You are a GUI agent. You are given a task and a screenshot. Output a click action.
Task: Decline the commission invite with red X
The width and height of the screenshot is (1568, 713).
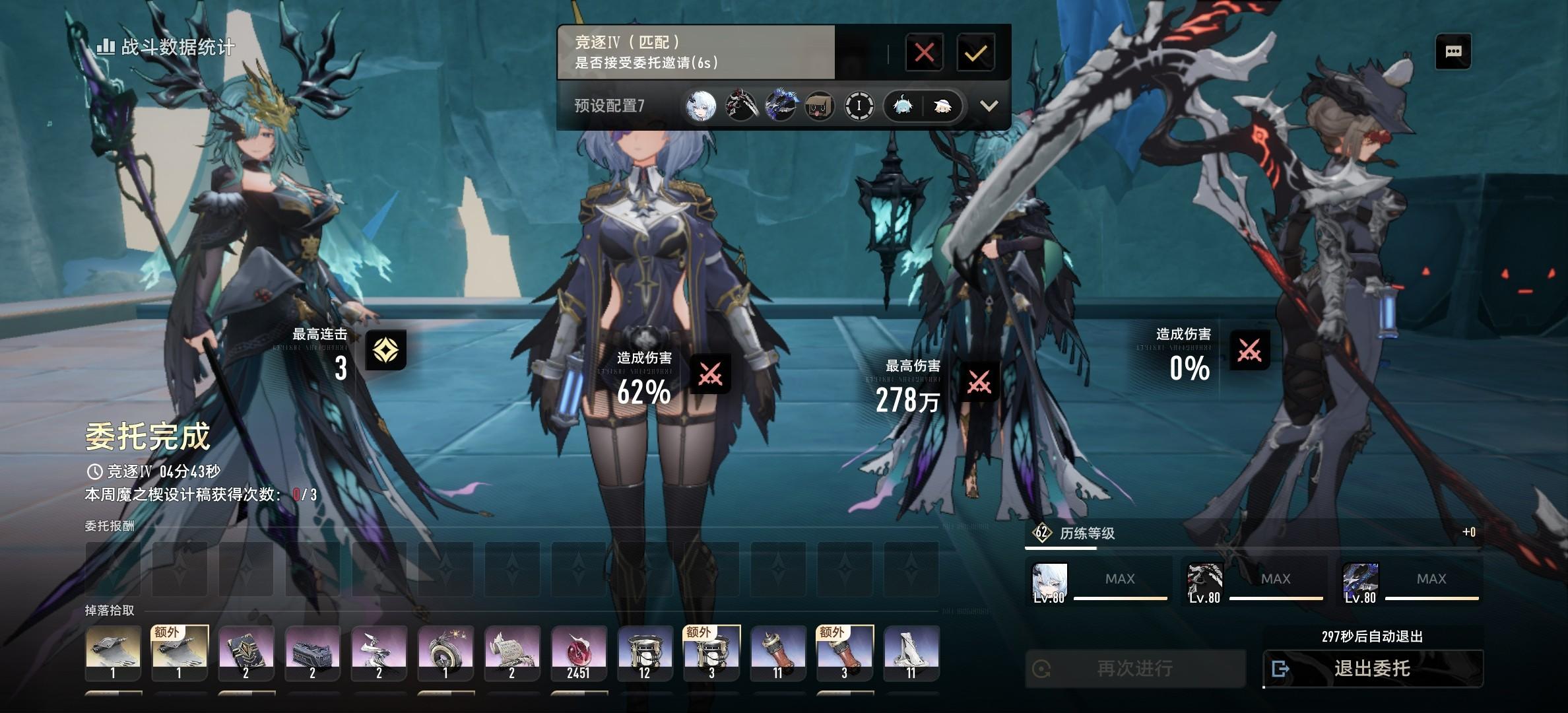coord(924,52)
